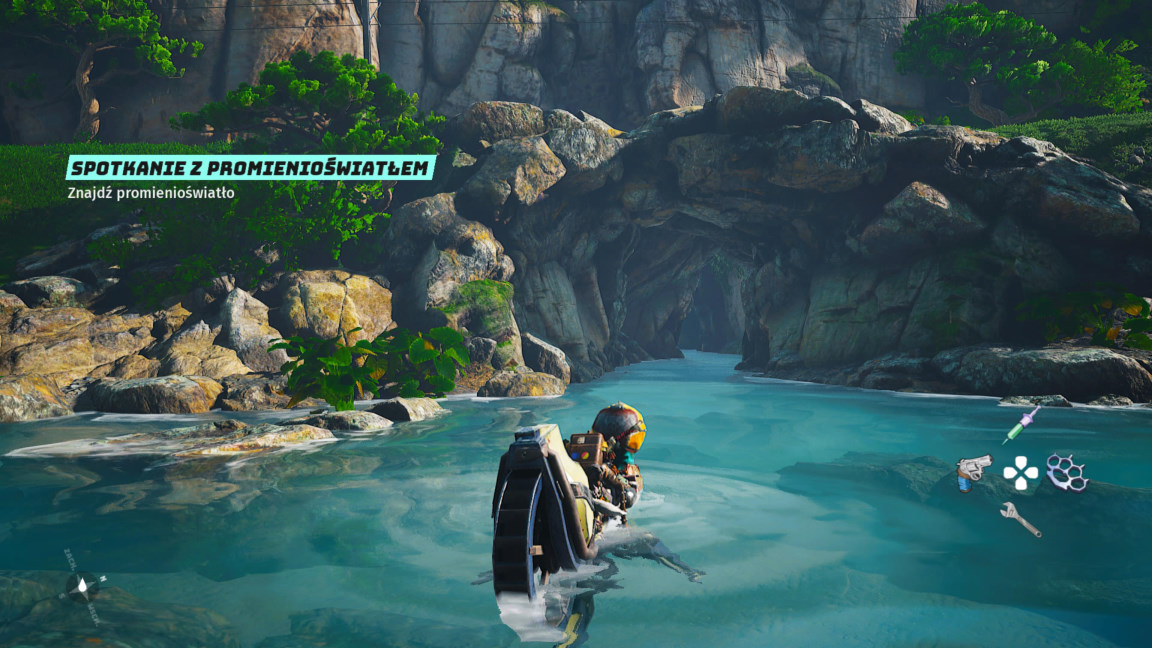1152x648 pixels.
Task: Select the wrench tool icon
Action: click(x=1020, y=519)
